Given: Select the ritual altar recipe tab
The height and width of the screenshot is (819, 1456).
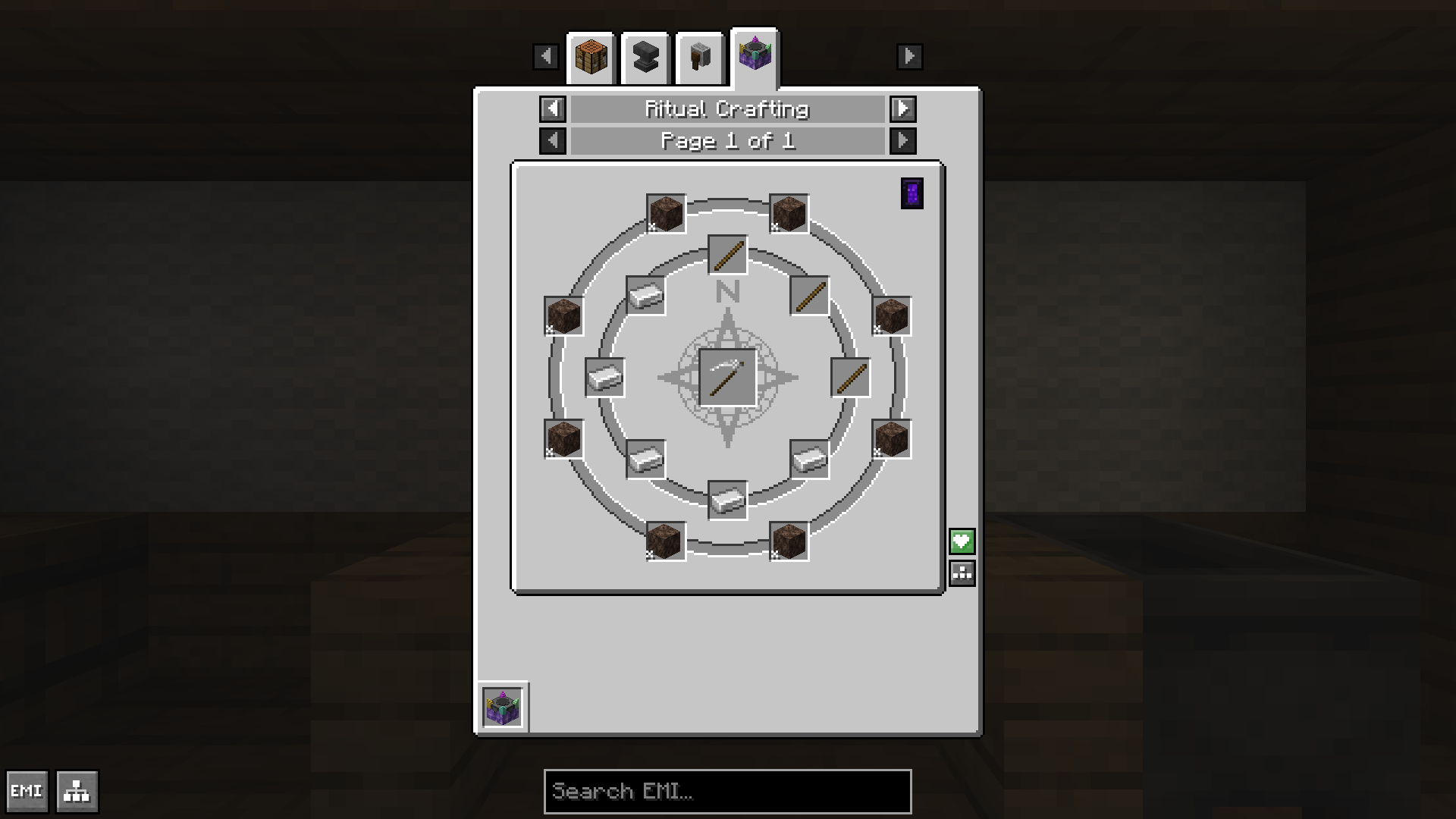Looking at the screenshot, I should point(755,56).
